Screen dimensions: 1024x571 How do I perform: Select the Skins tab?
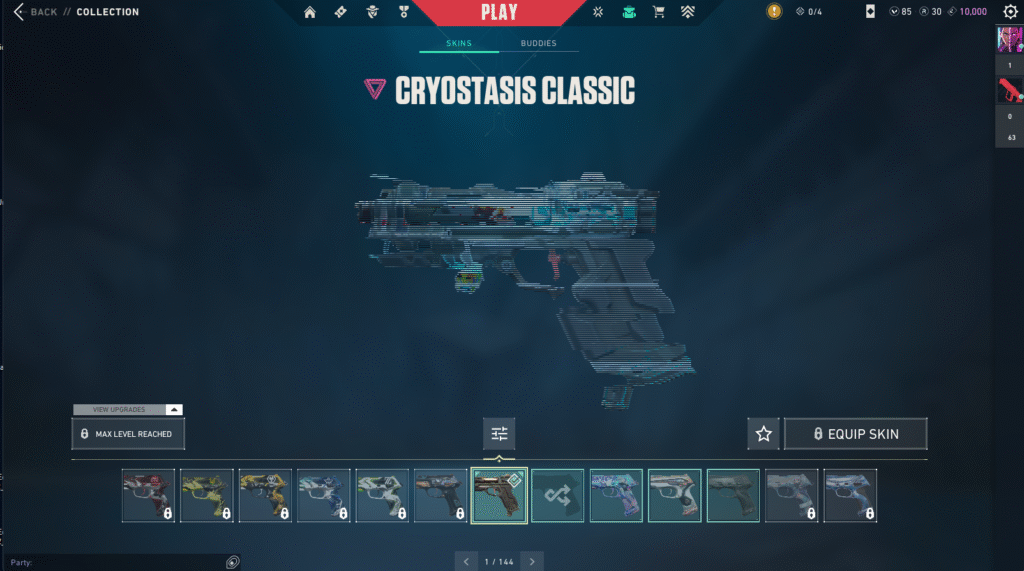tap(459, 44)
